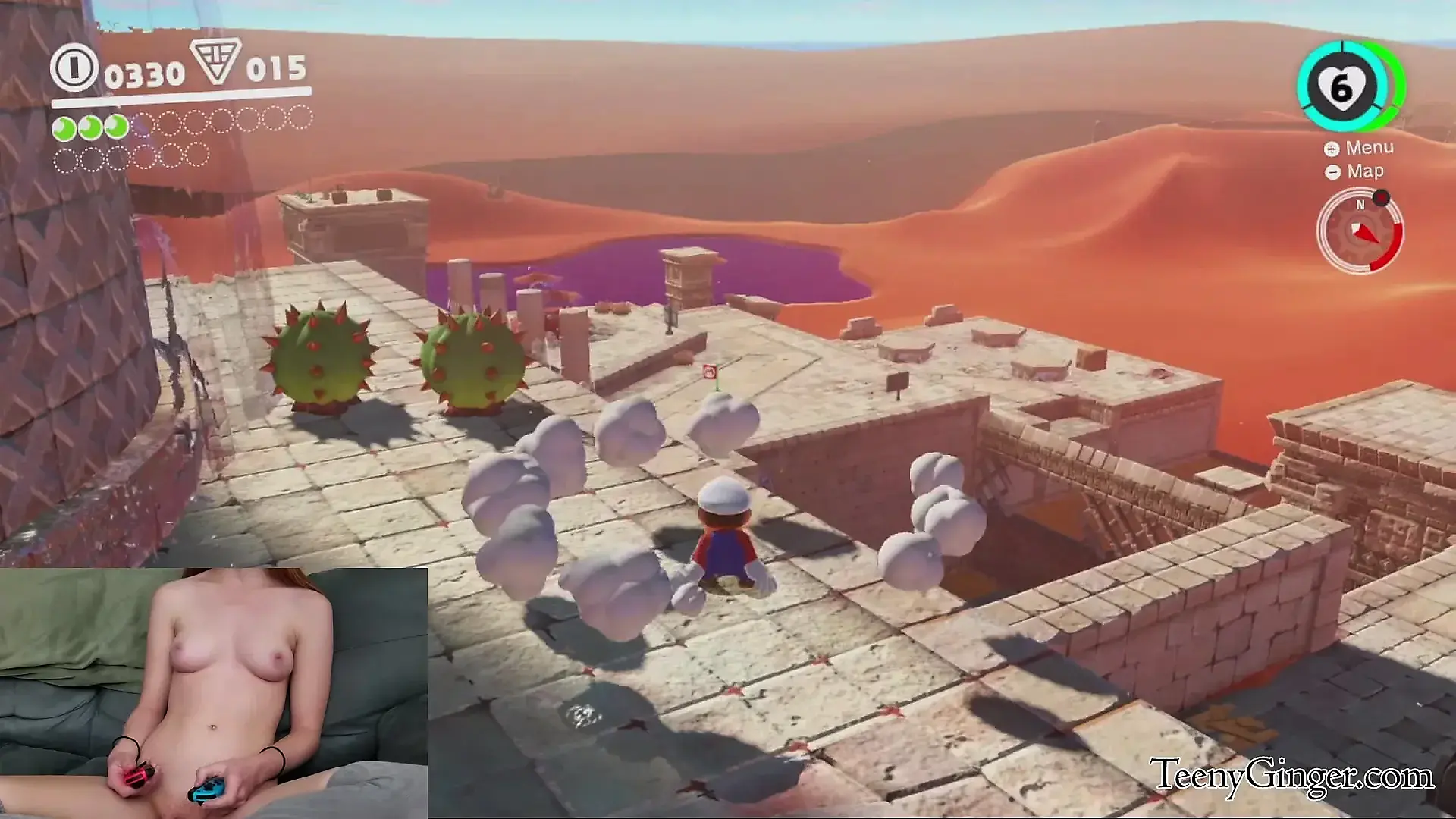
Task: Open the Menu option
Action: tap(1360, 148)
